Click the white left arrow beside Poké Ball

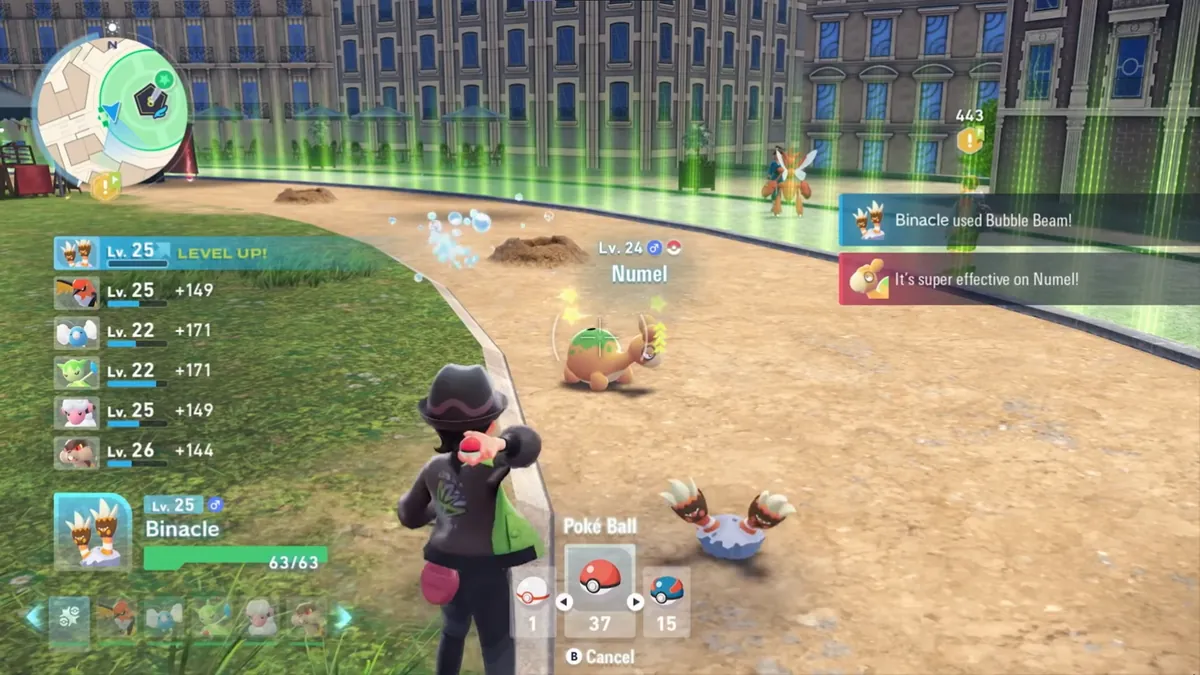563,602
